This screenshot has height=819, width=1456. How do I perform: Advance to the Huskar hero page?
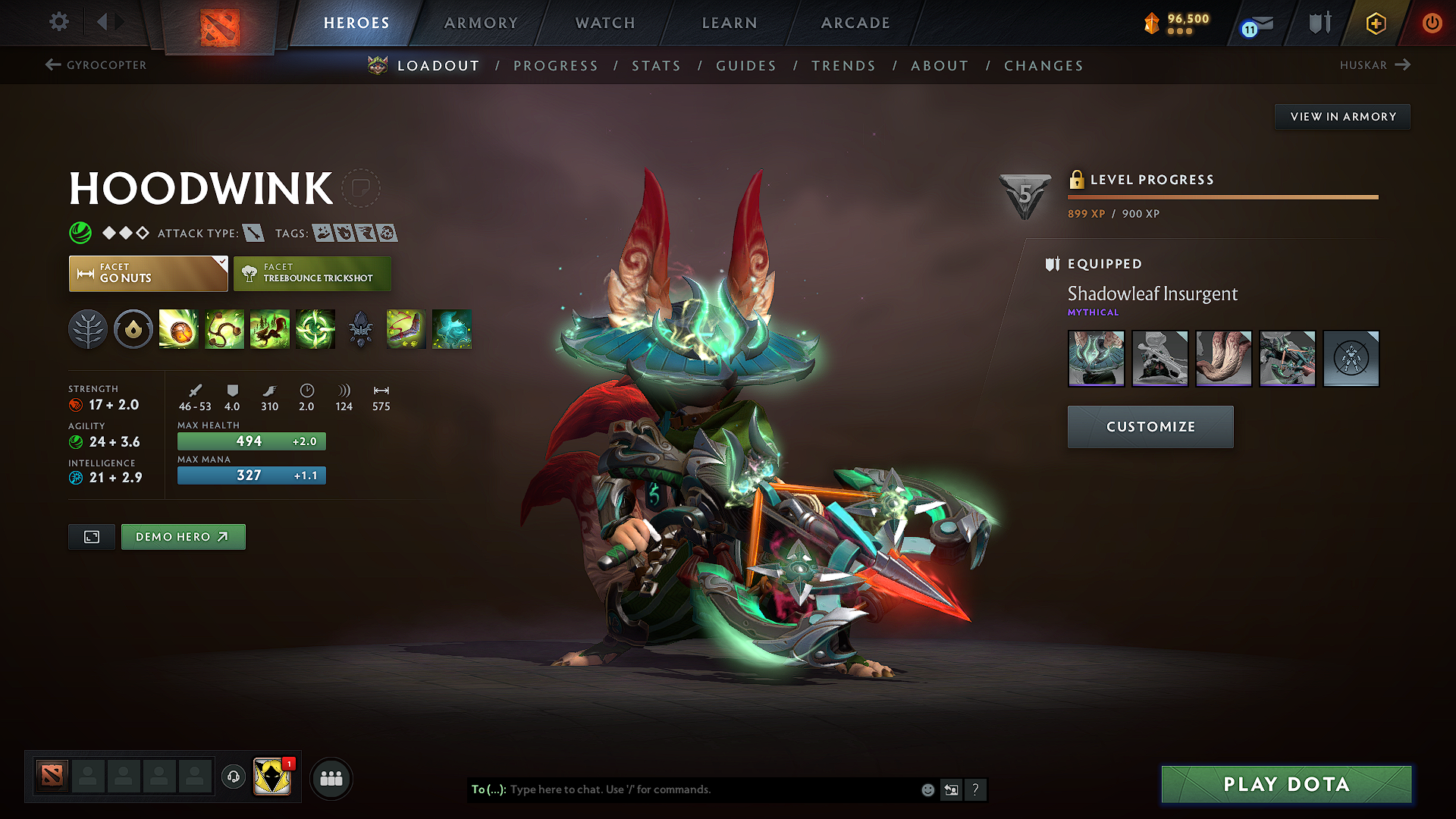[1375, 65]
